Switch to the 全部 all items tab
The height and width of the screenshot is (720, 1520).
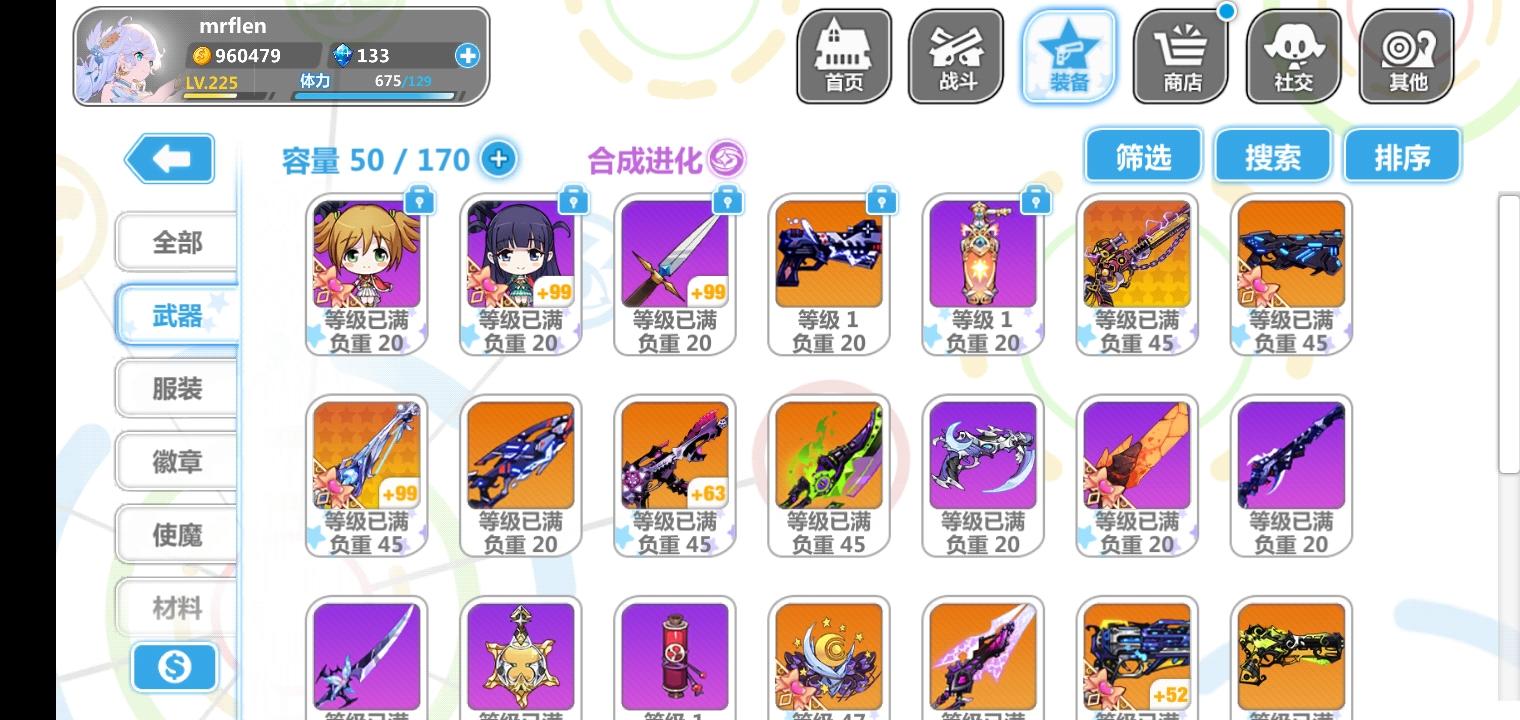tap(176, 242)
